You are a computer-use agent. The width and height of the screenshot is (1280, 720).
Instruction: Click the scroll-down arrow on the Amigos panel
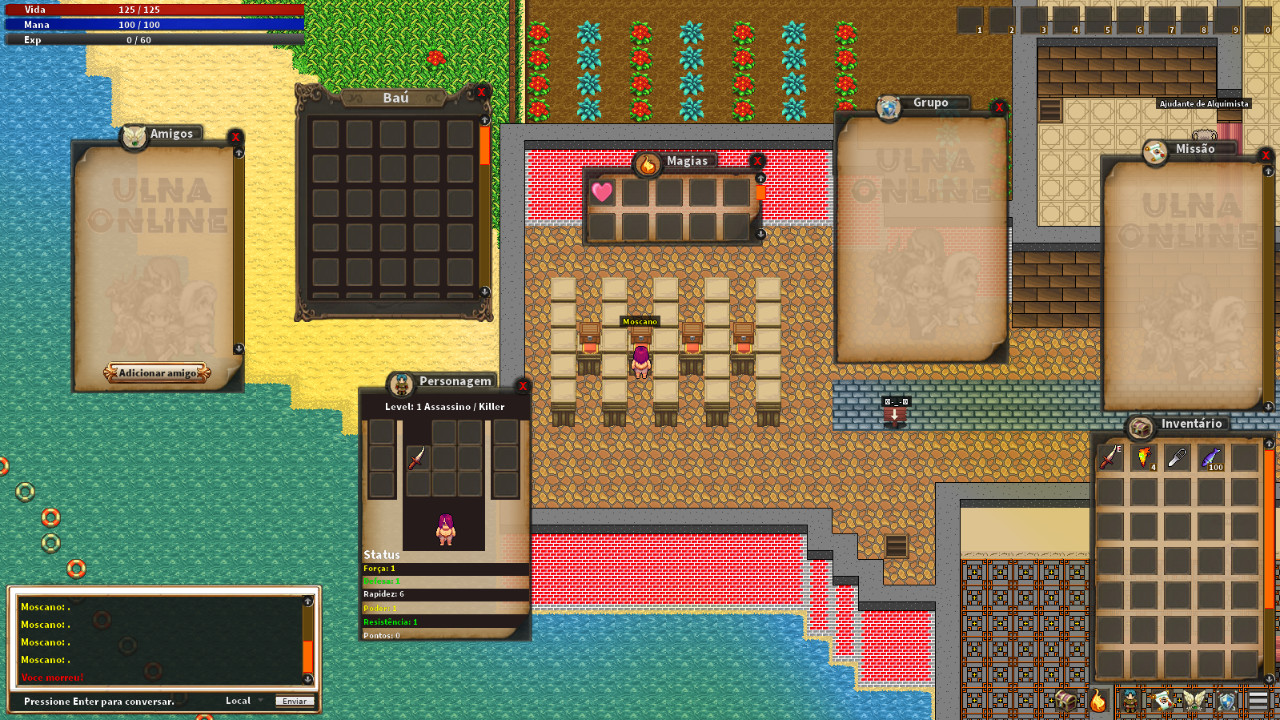click(237, 349)
